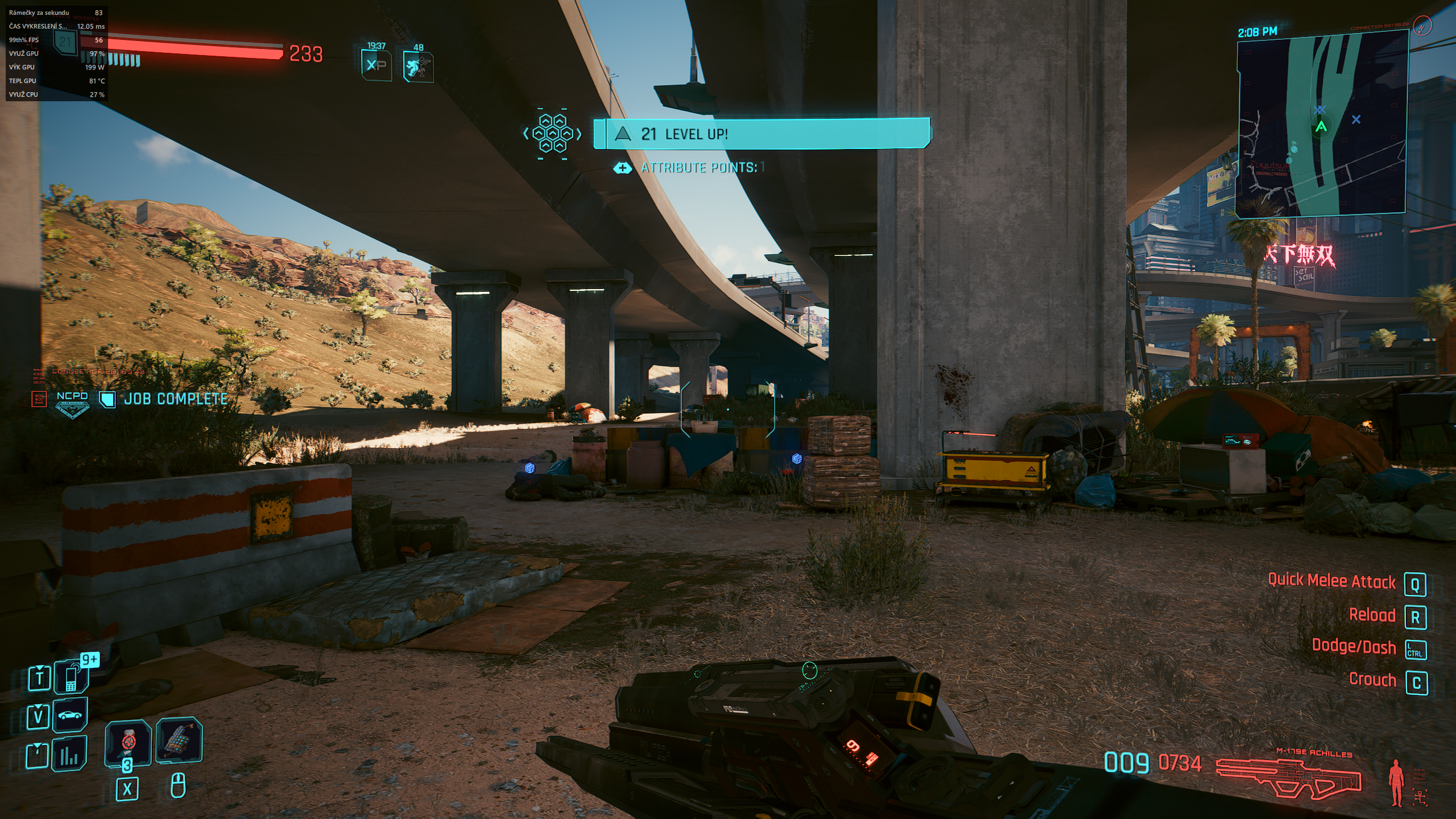
Task: Click the 21 Level Up banner
Action: point(762,134)
